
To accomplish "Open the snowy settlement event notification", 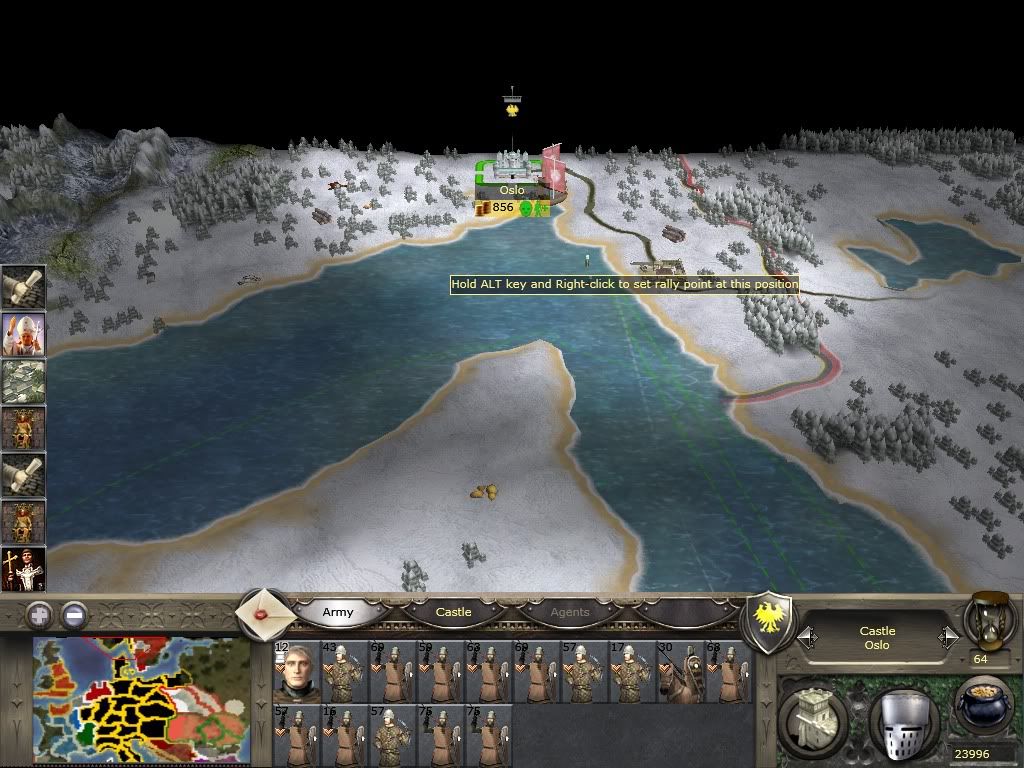I will click(23, 382).
